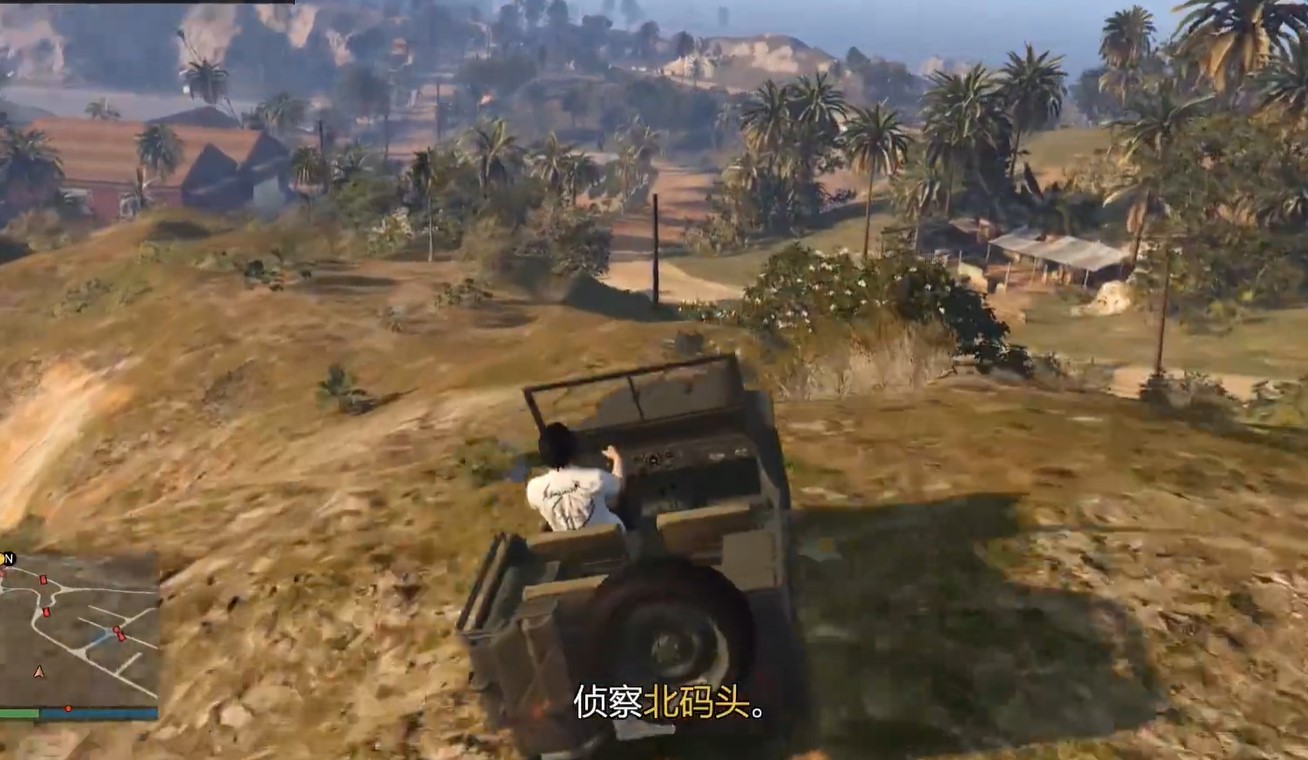Viewport: 1308px width, 760px height.
Task: Click the small red dot on the armor bar
Action: pyautogui.click(x=68, y=707)
